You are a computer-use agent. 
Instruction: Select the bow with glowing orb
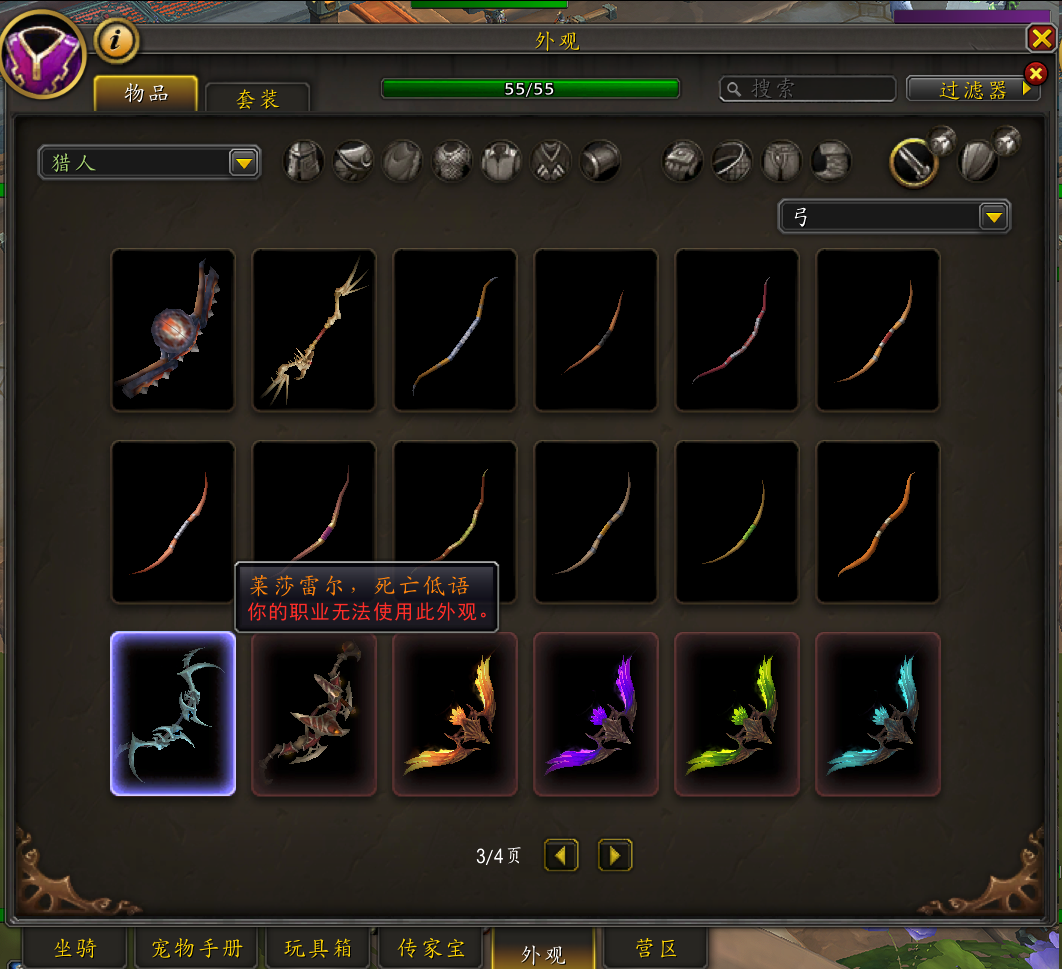173,329
